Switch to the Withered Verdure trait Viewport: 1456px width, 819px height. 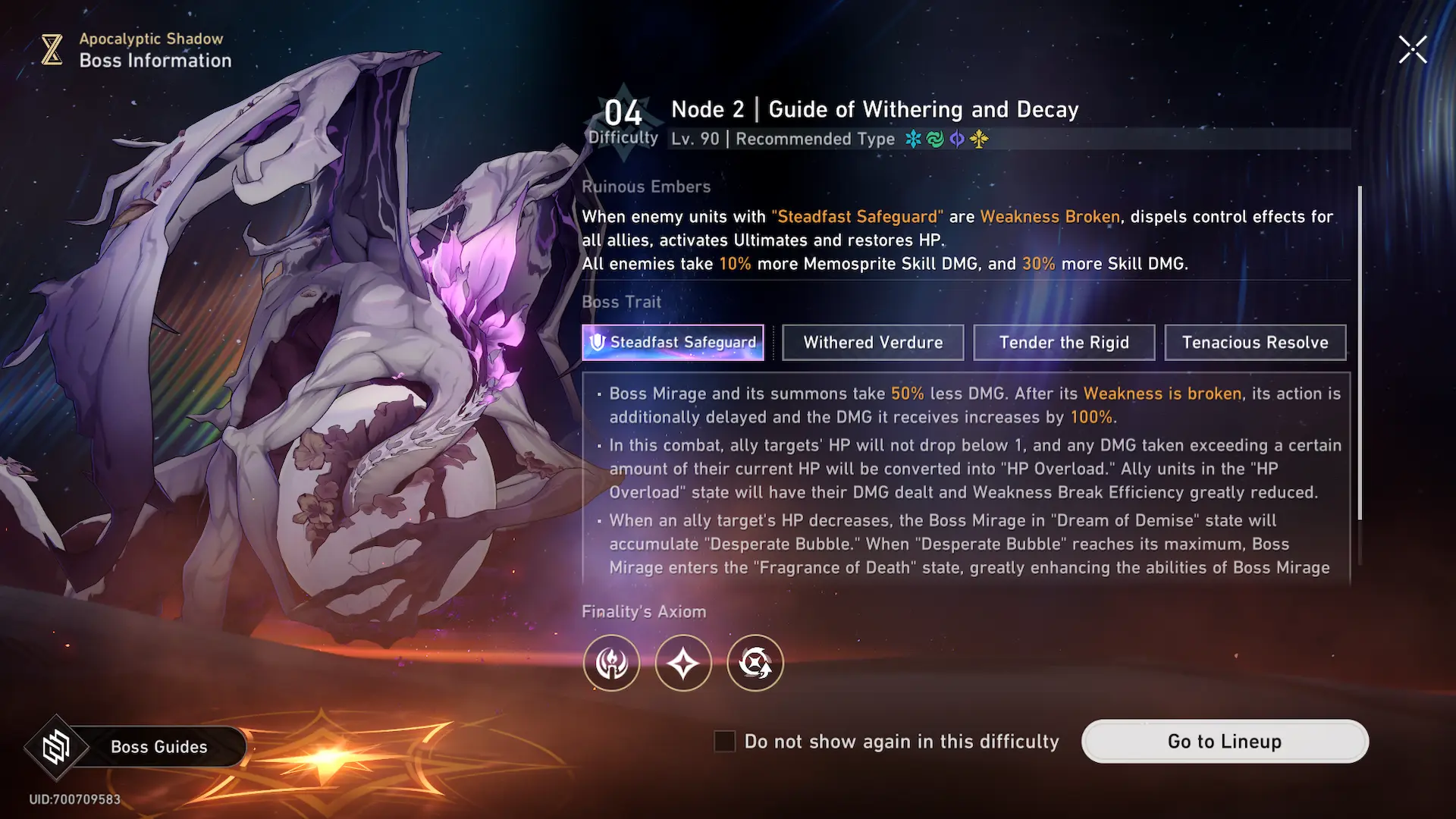(873, 343)
